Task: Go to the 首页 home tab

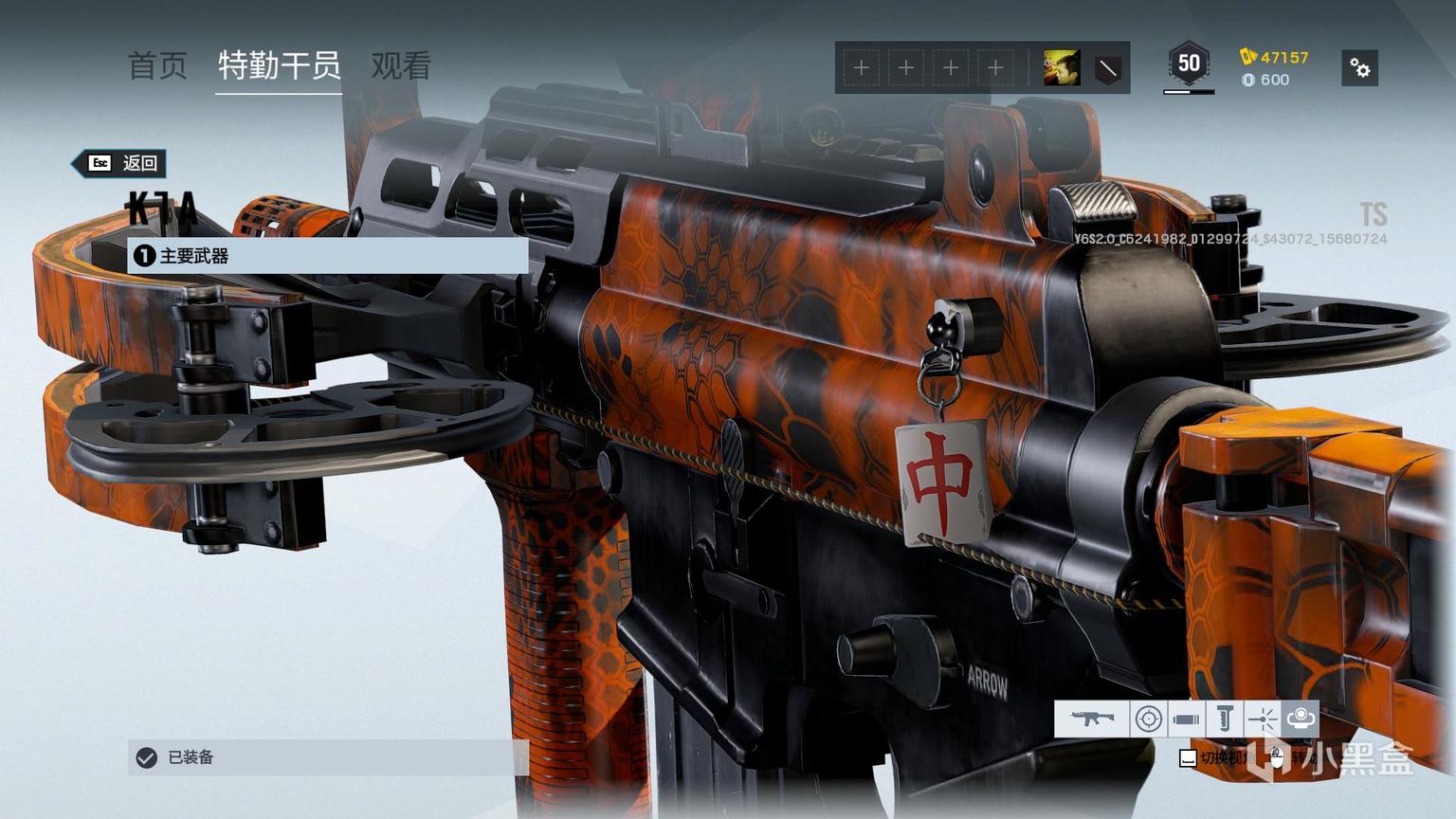Action: (x=157, y=66)
